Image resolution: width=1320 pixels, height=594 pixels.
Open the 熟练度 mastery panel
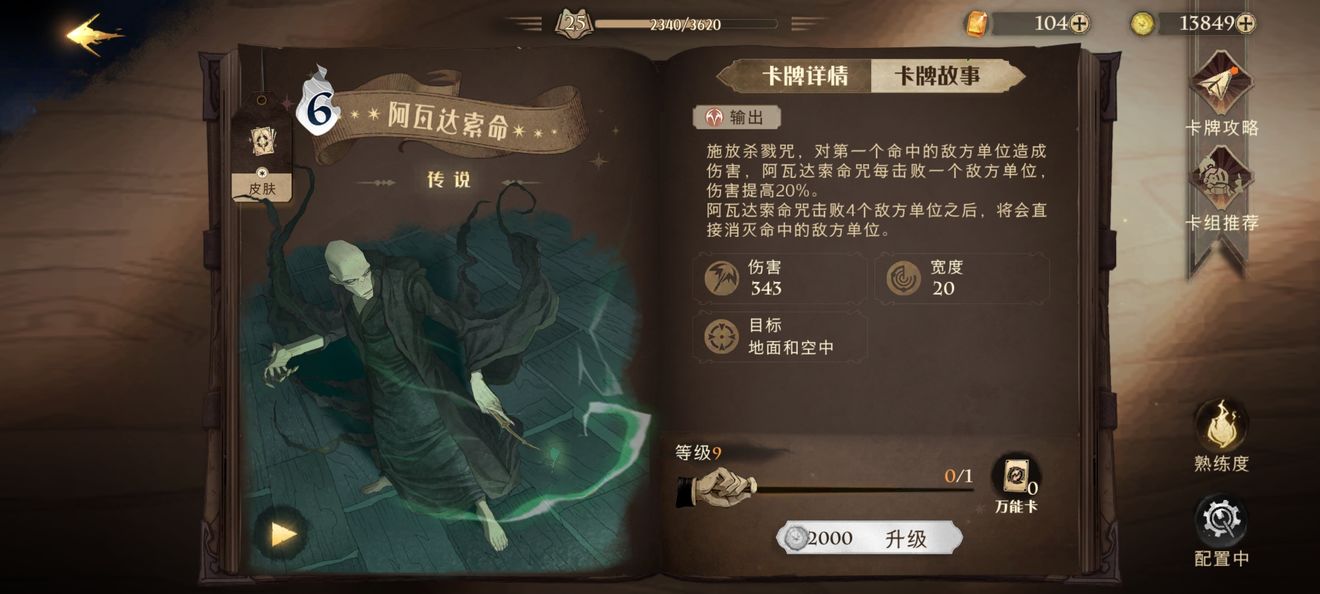point(1221,430)
